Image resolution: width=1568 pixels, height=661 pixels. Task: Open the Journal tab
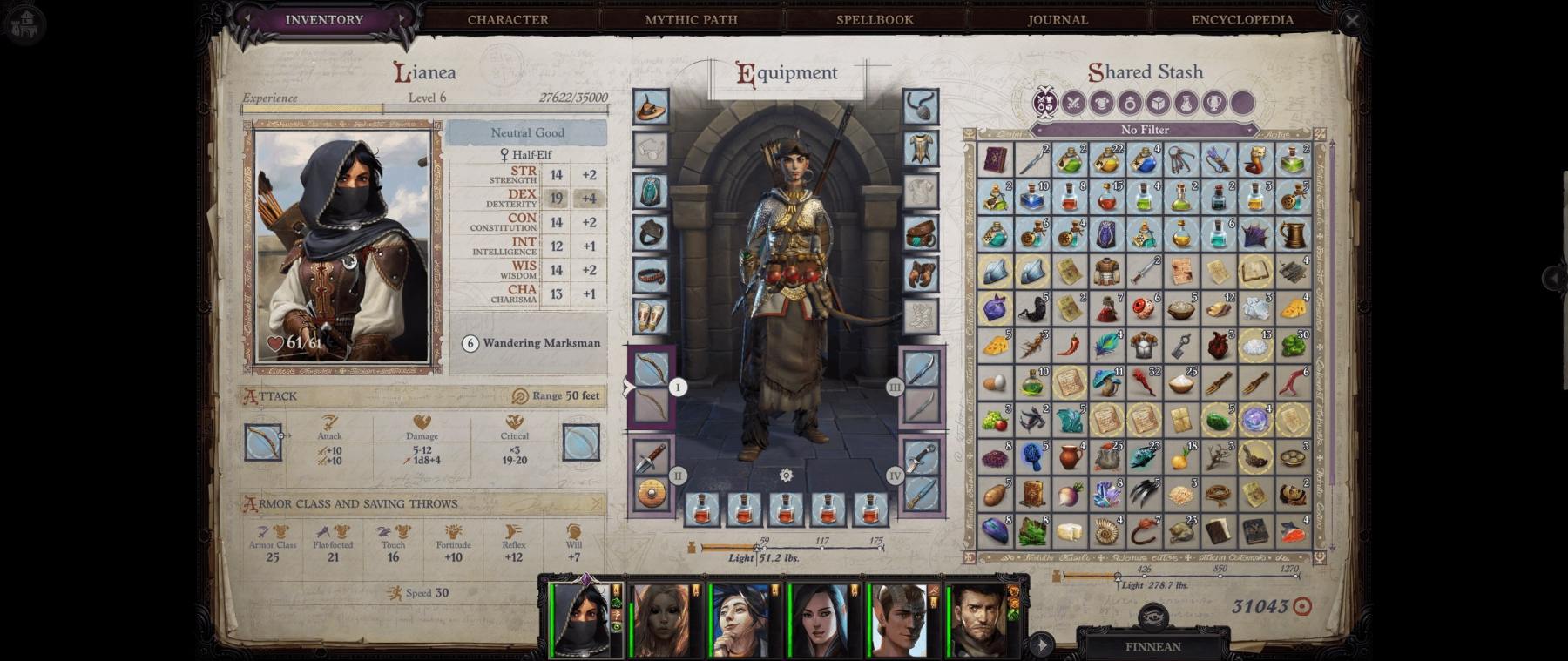tap(1058, 19)
